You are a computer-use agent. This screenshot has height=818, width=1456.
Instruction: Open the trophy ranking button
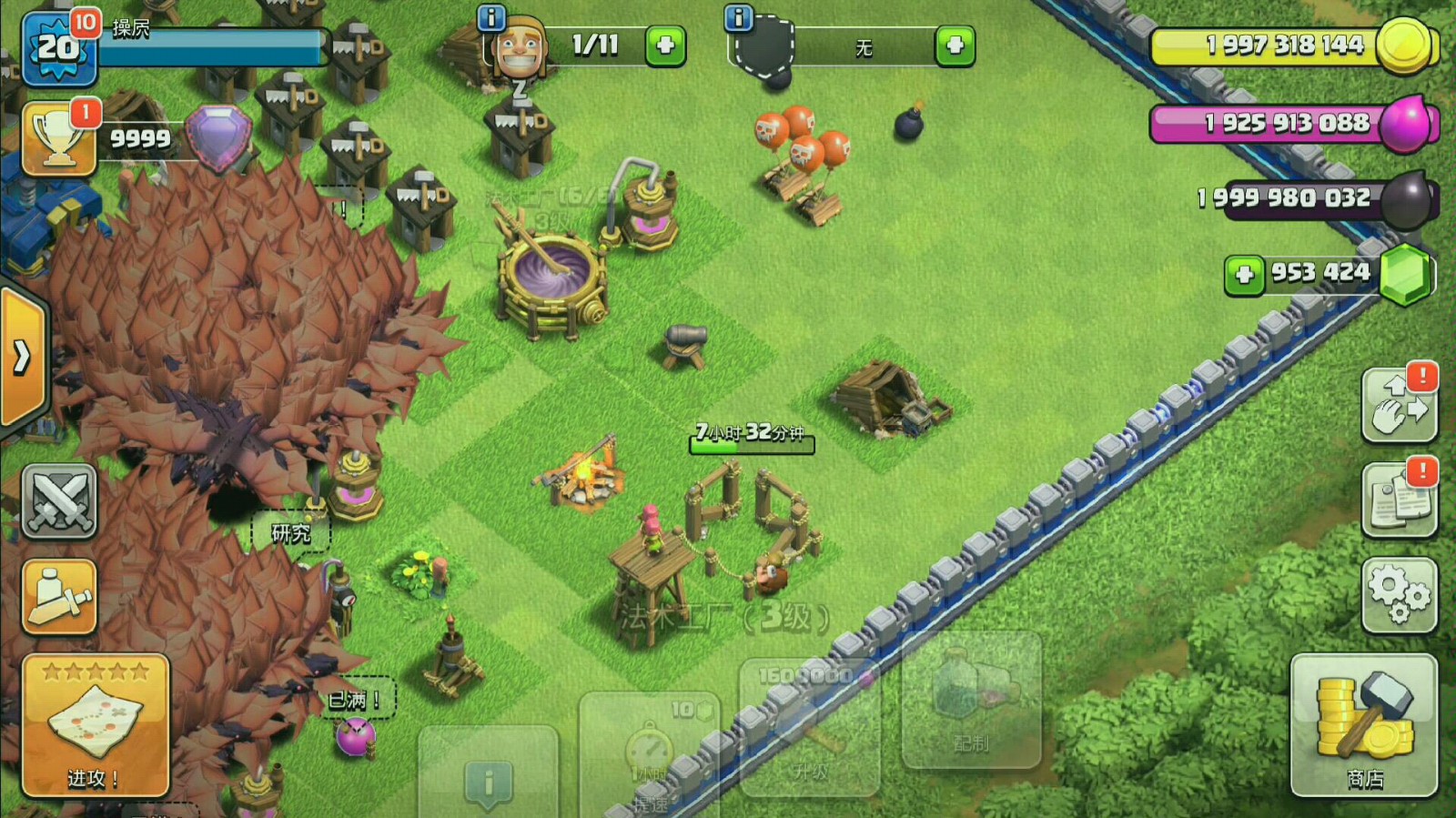[59, 139]
